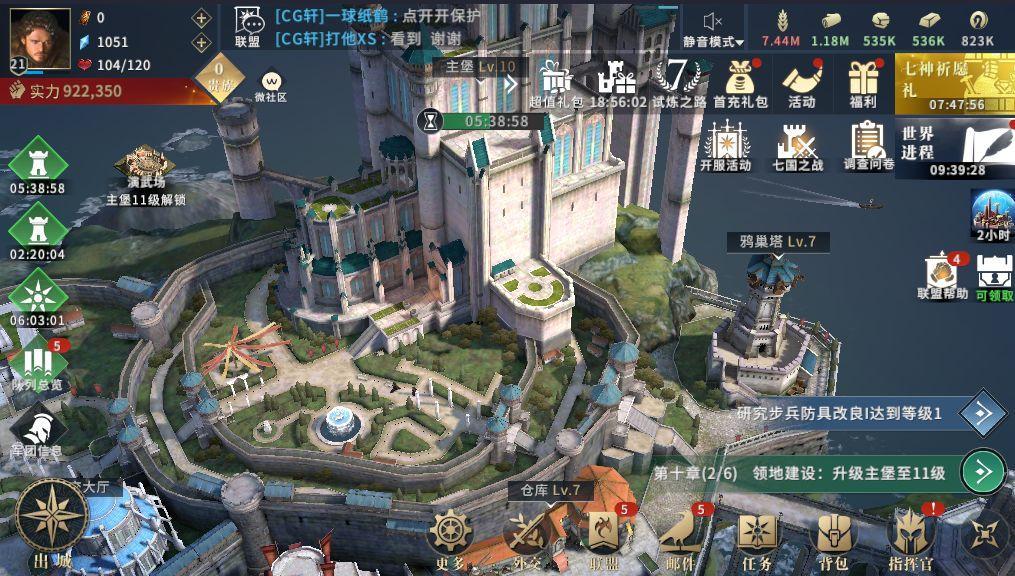Open the 调查问卷 survey

[868, 146]
